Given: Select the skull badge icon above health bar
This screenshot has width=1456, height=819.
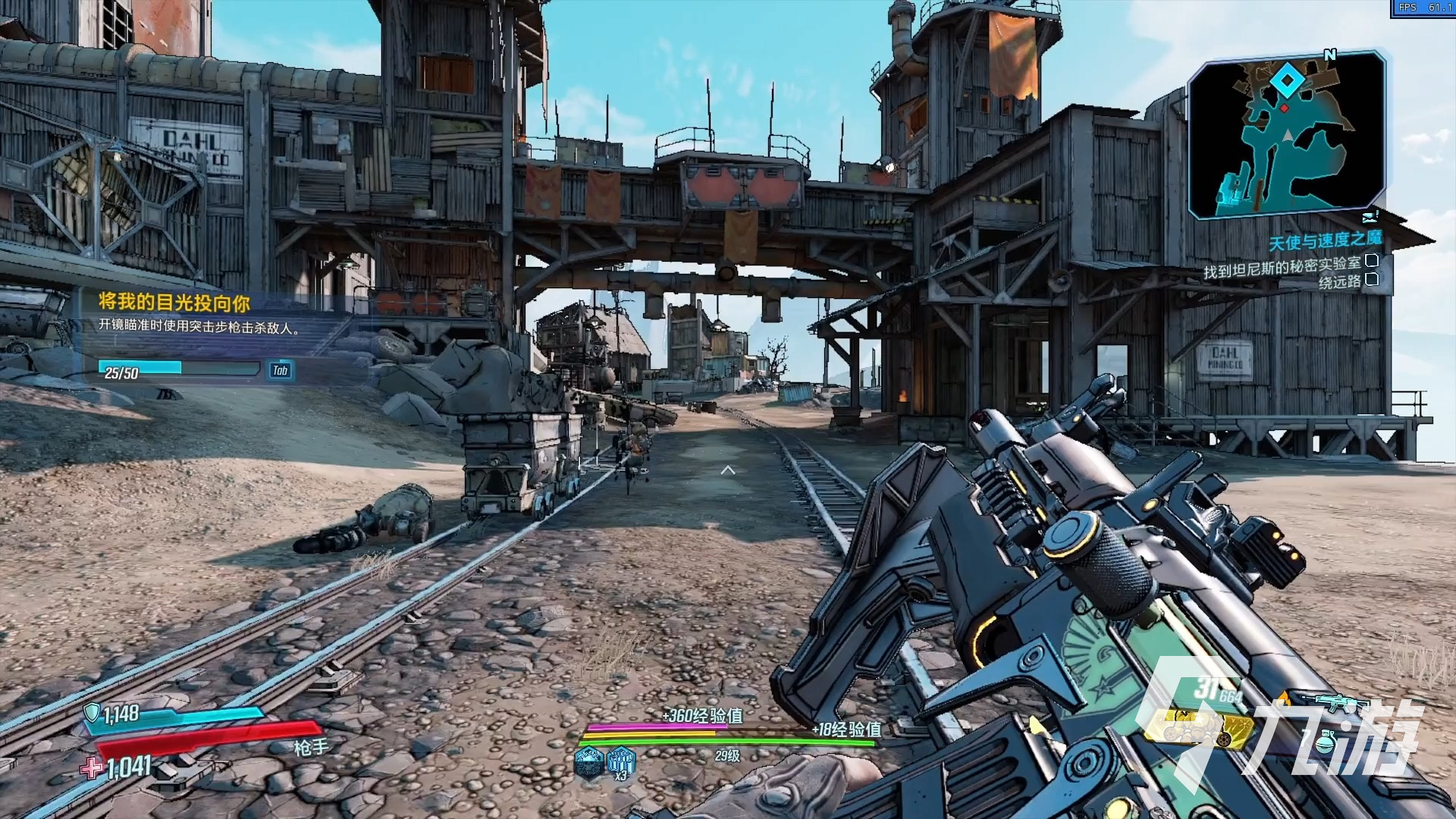Looking at the screenshot, I should coord(589,764).
